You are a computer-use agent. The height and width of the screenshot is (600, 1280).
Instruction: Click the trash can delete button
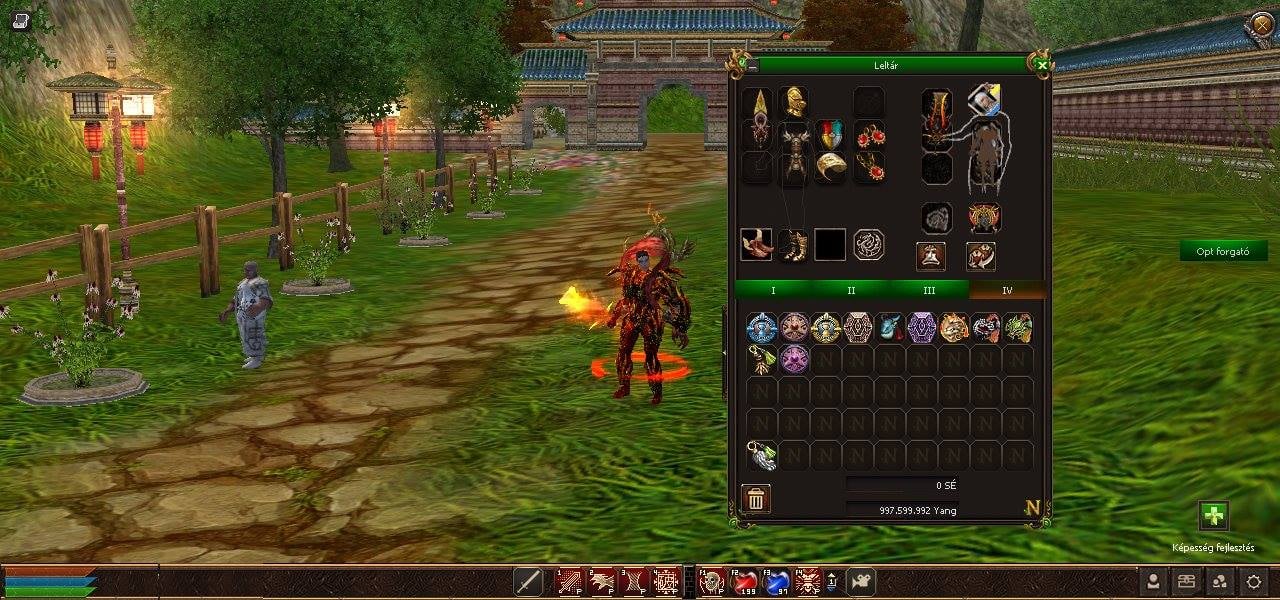pyautogui.click(x=756, y=498)
